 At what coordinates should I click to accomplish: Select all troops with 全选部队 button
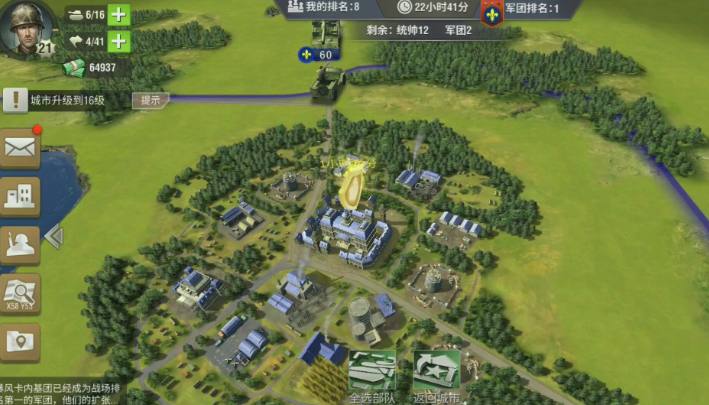pos(372,376)
